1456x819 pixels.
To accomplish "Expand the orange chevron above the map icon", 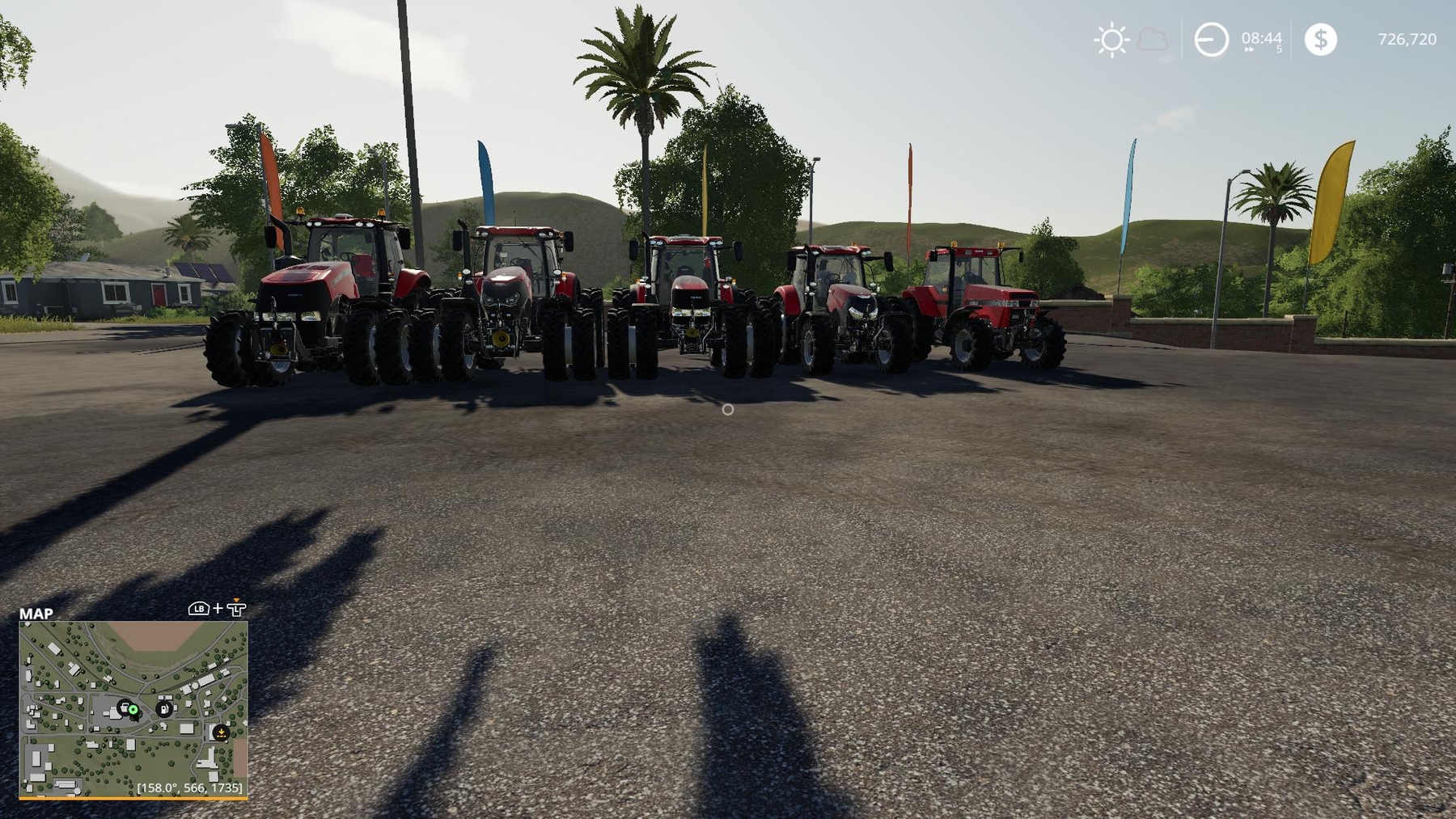I will [236, 599].
